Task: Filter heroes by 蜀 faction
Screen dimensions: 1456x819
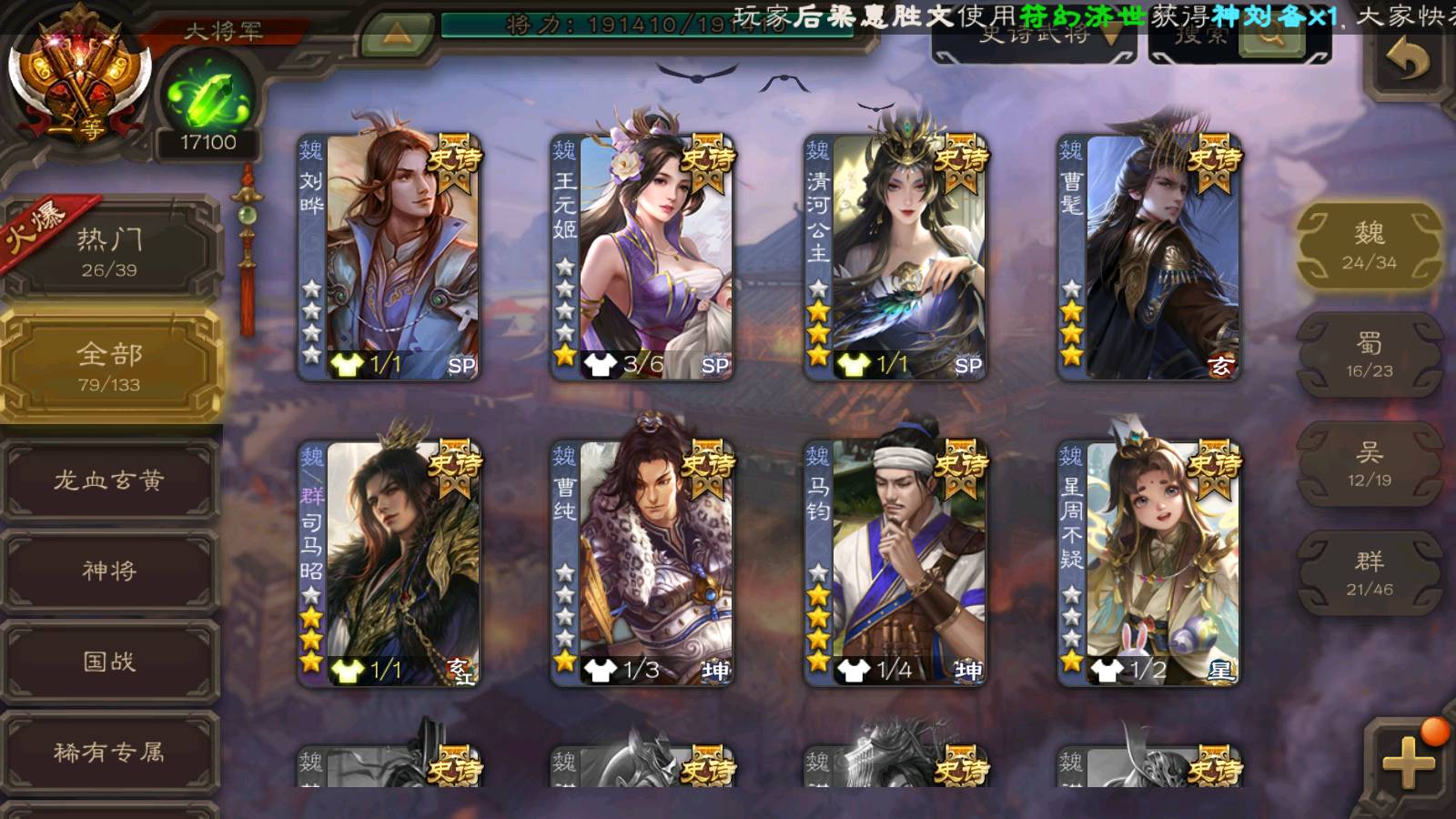Action: 1369,355
